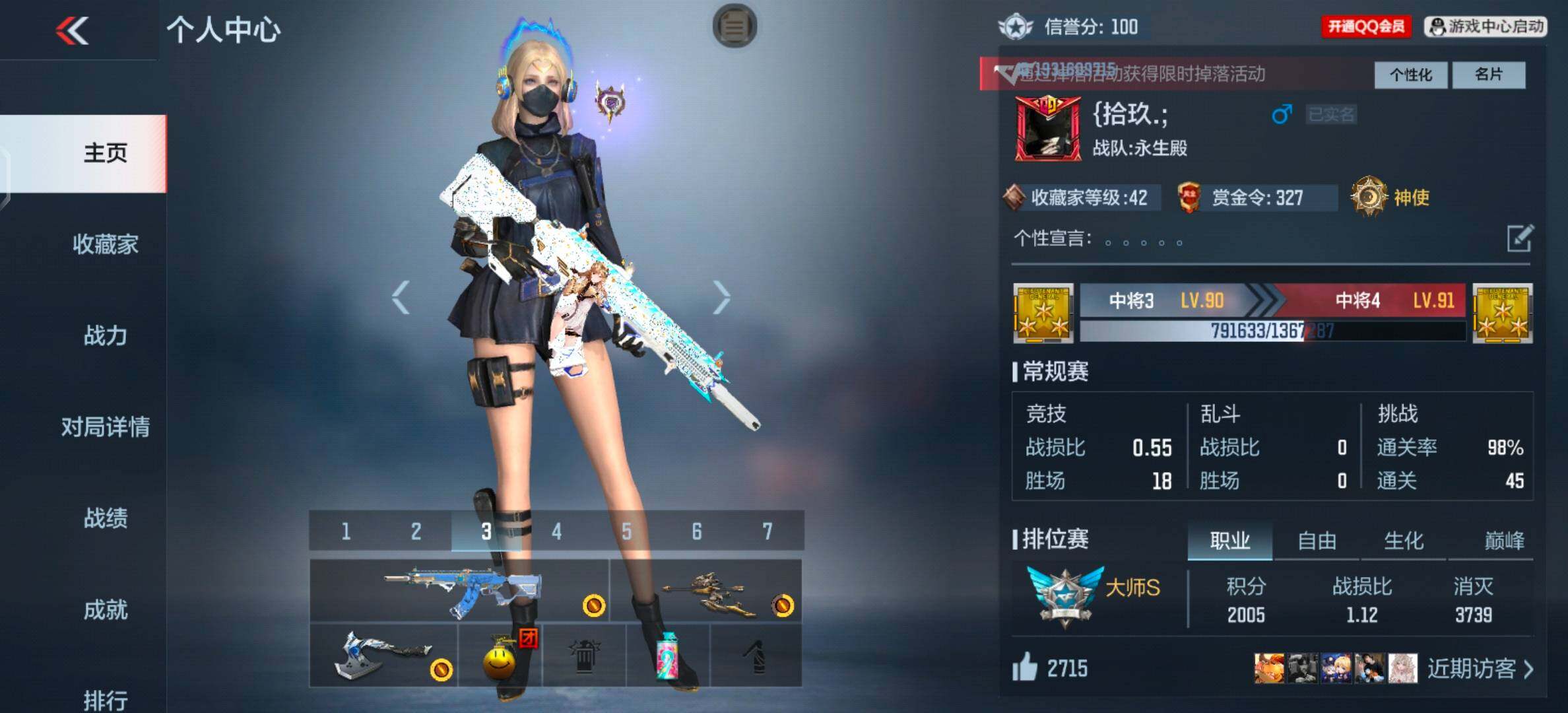The image size is (1568, 713).
Task: Open 对局详情 match details
Action: 106,427
